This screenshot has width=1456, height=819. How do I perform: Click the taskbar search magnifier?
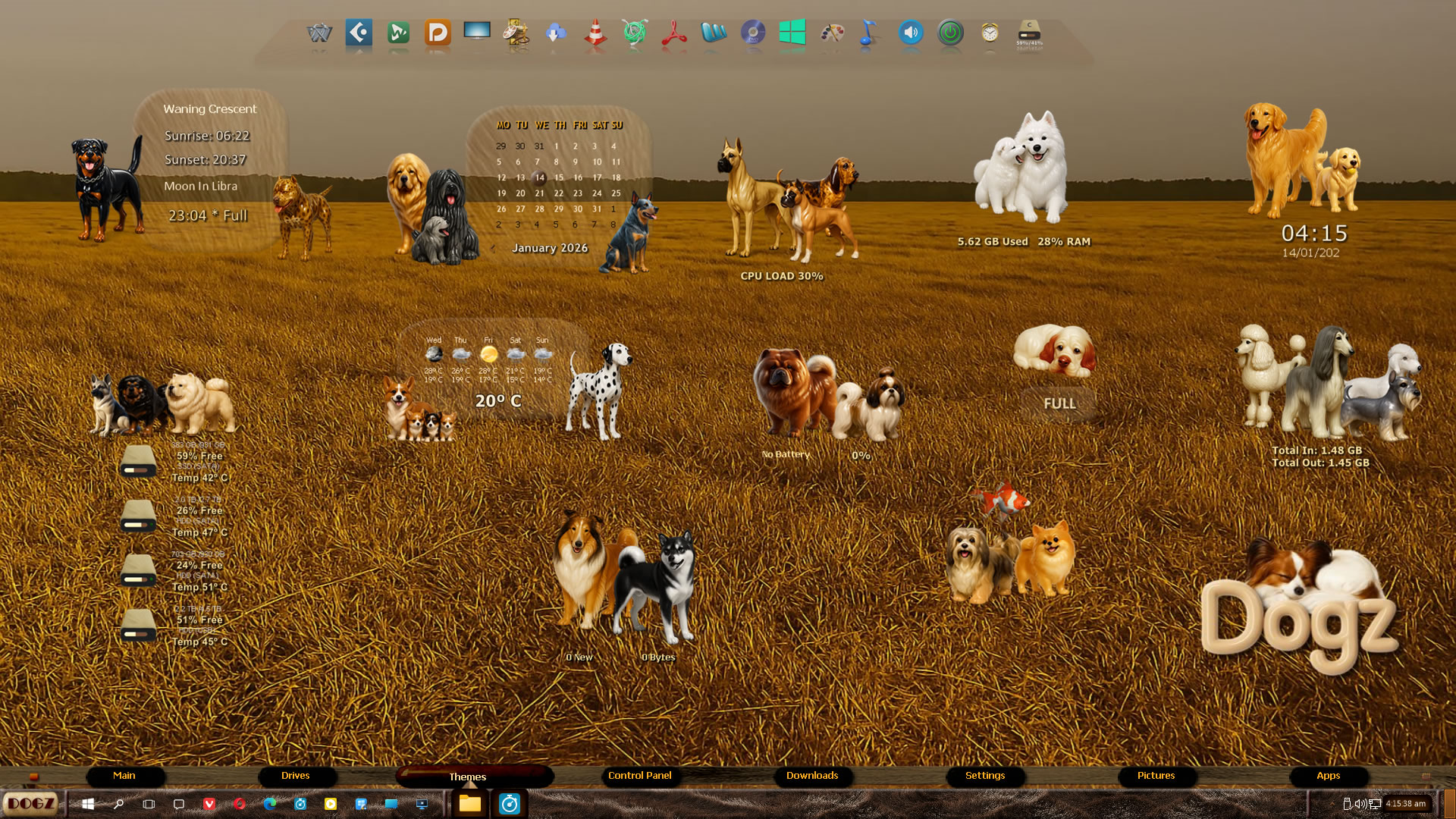point(118,804)
